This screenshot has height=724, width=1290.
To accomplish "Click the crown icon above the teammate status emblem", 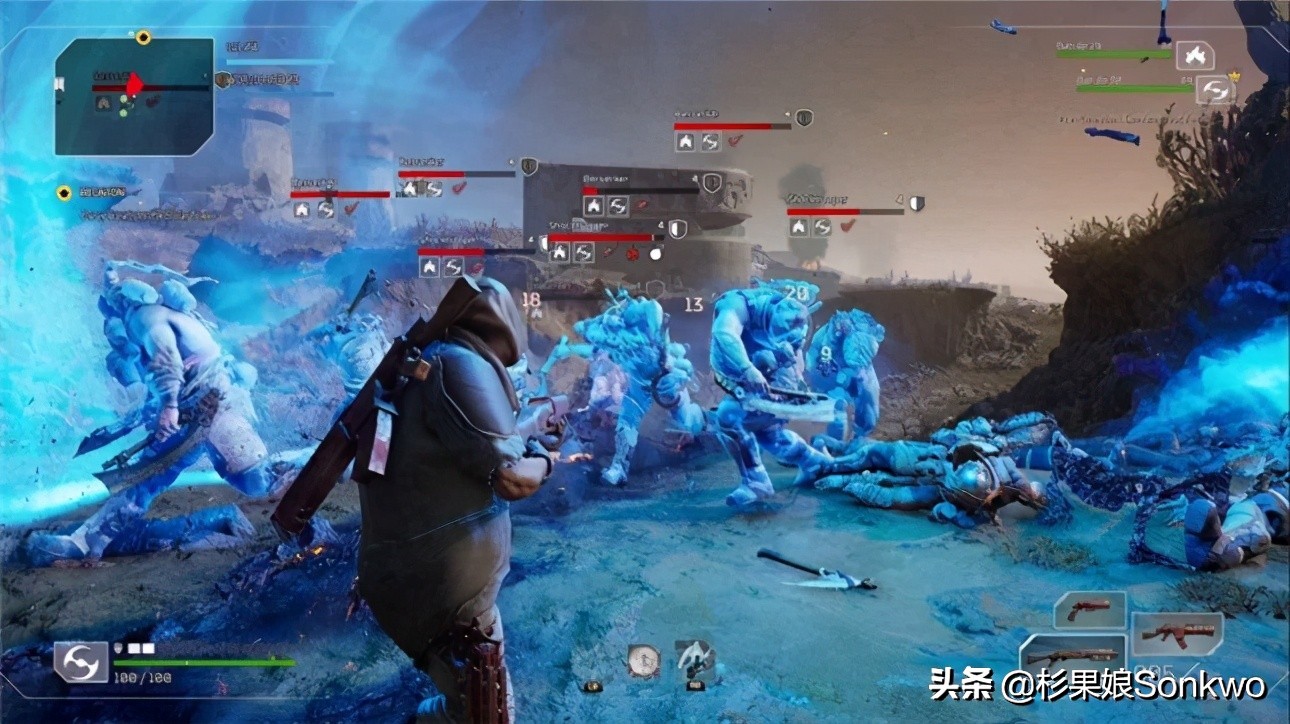I will (1234, 76).
